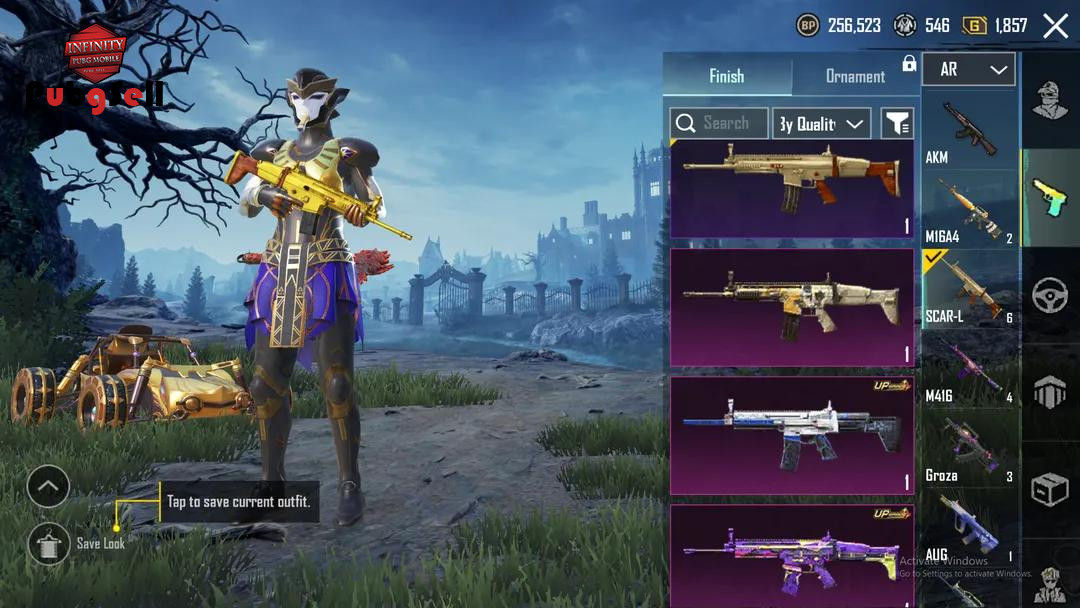
Task: Choose the purple and yellow SCAR-L finish
Action: tap(792, 555)
